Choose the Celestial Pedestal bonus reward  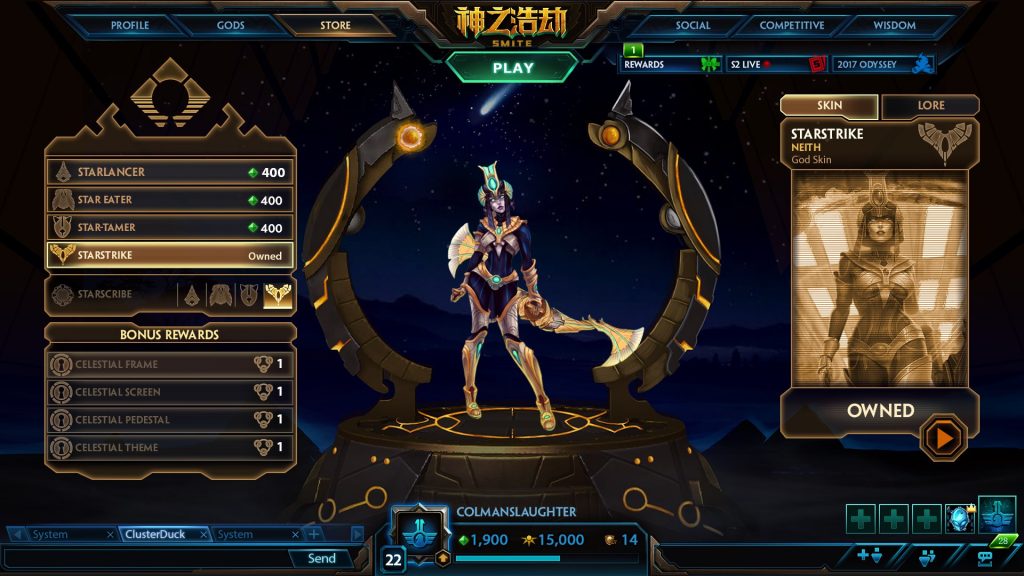point(170,420)
